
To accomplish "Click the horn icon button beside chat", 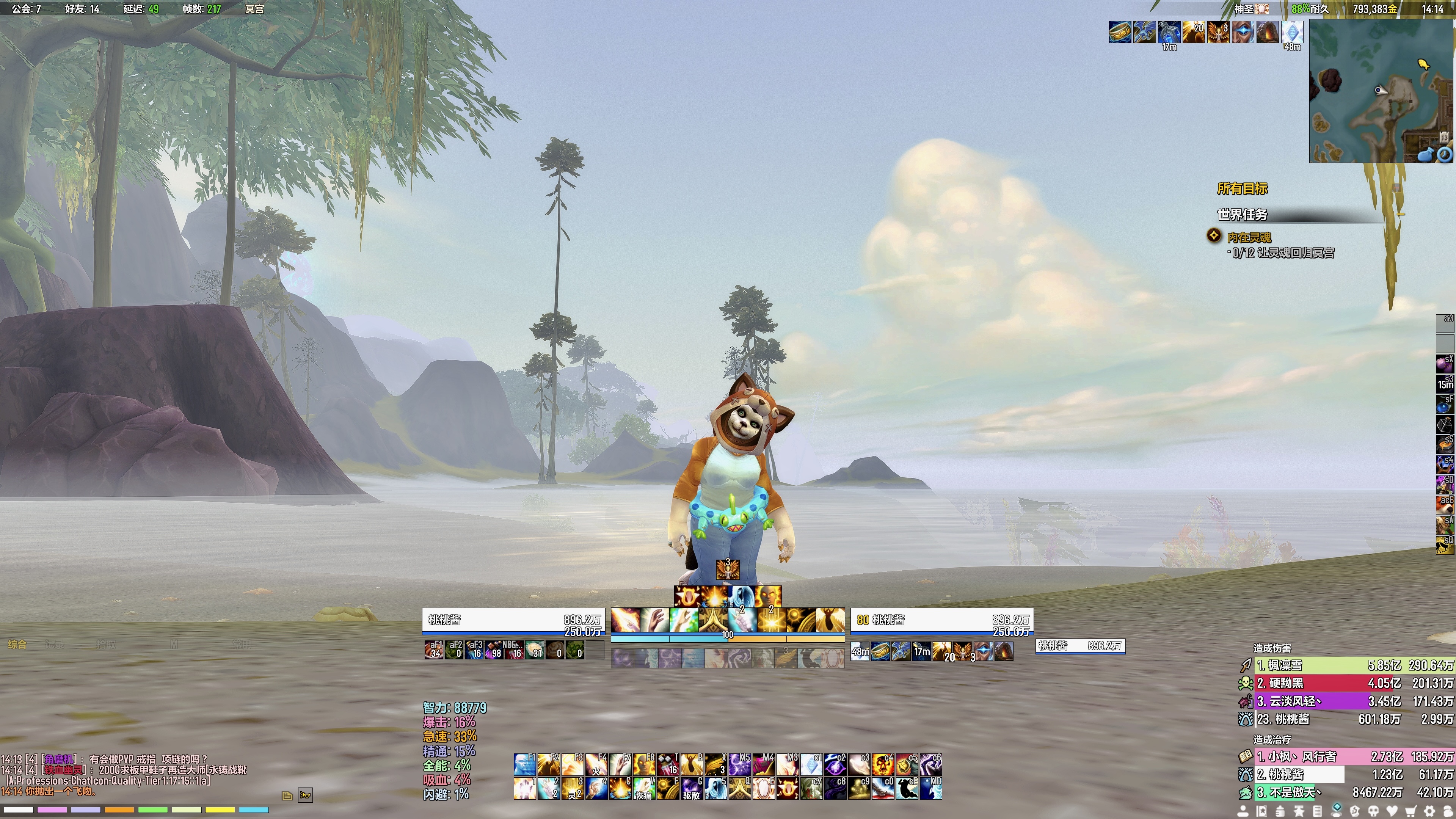I will click(x=304, y=795).
